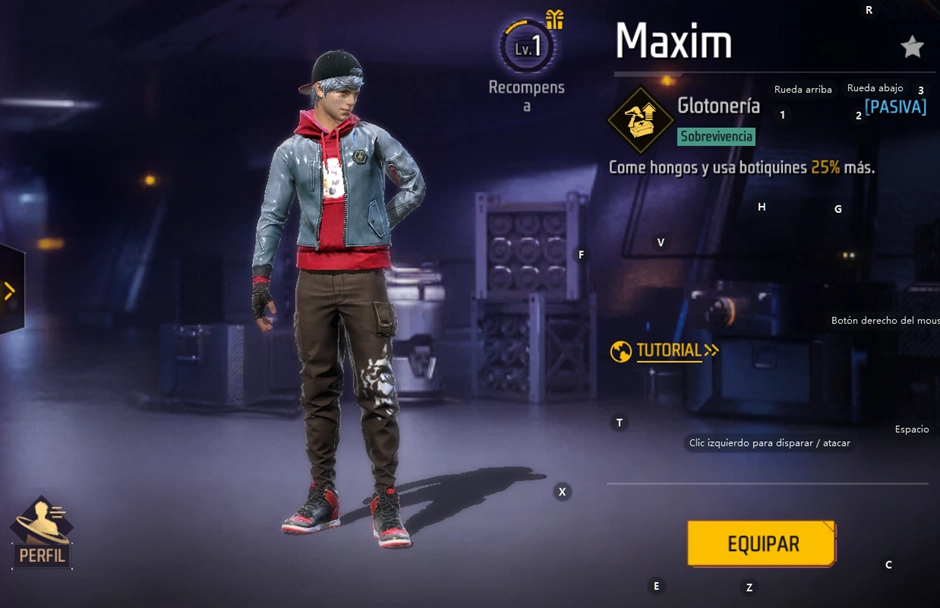Expand the side panel with yellow arrow
This screenshot has width=940, height=608.
point(10,291)
